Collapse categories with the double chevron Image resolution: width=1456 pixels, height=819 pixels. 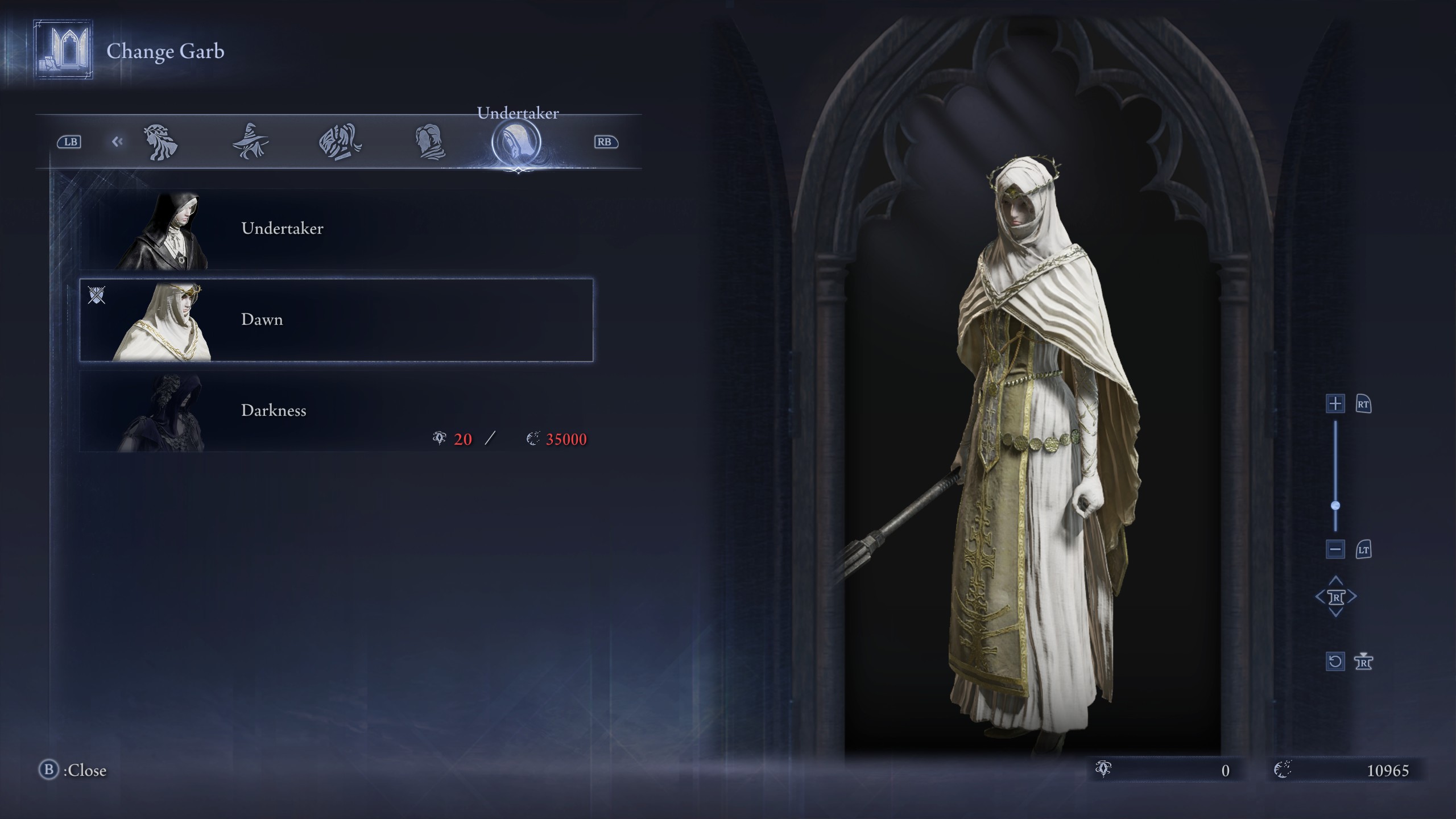coord(118,141)
